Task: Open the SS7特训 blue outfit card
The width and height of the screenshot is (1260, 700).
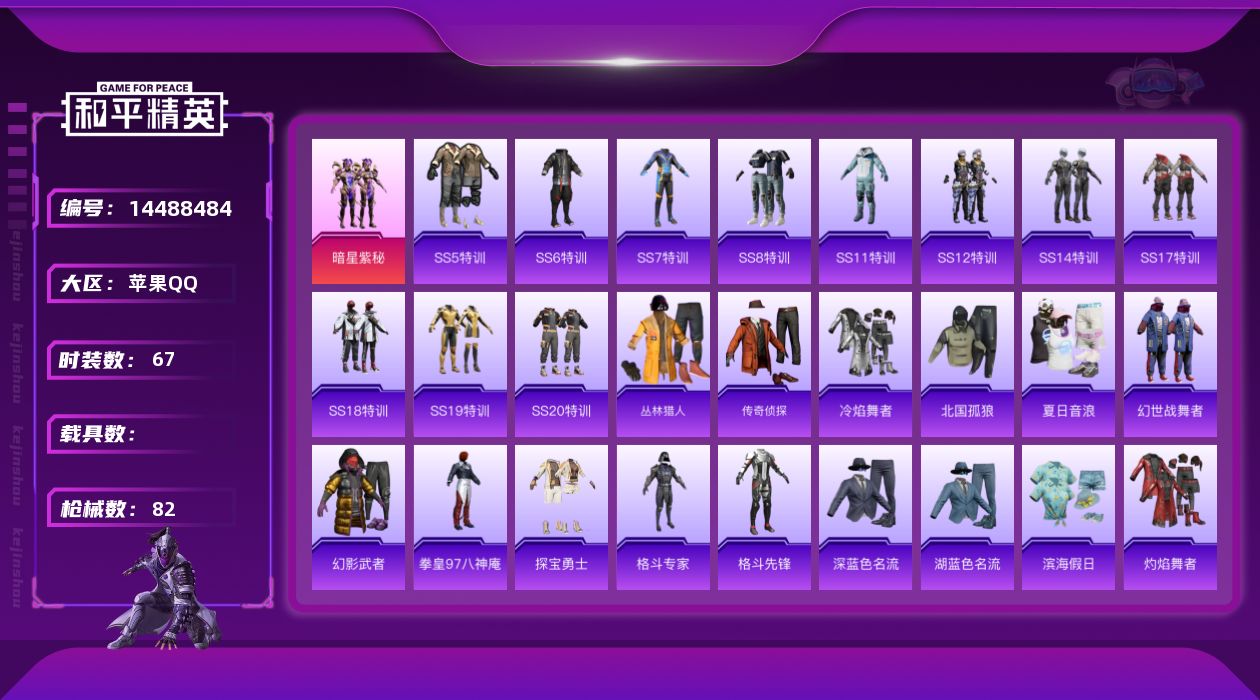Action: (663, 210)
